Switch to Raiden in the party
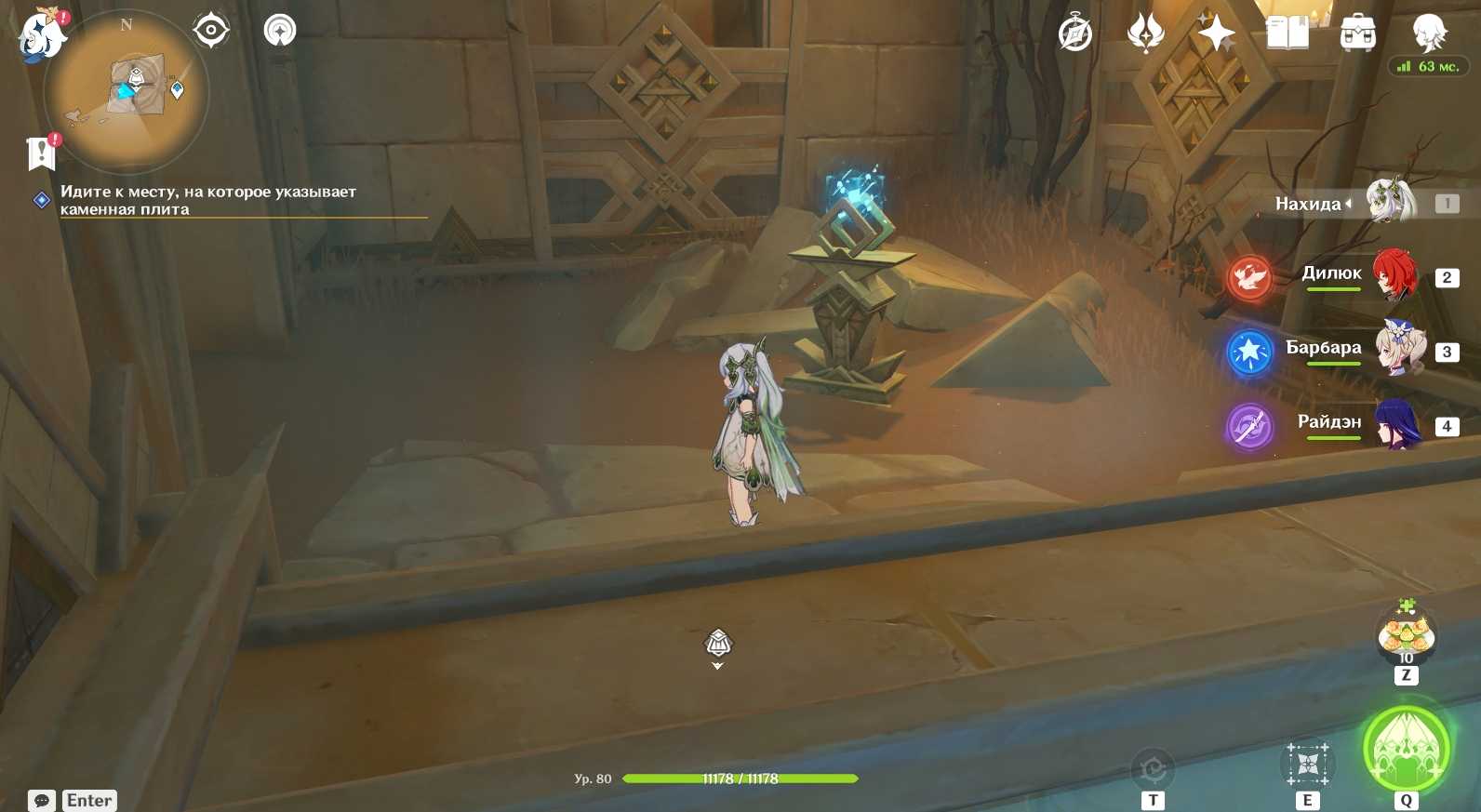This screenshot has height=812, width=1481. click(1395, 423)
